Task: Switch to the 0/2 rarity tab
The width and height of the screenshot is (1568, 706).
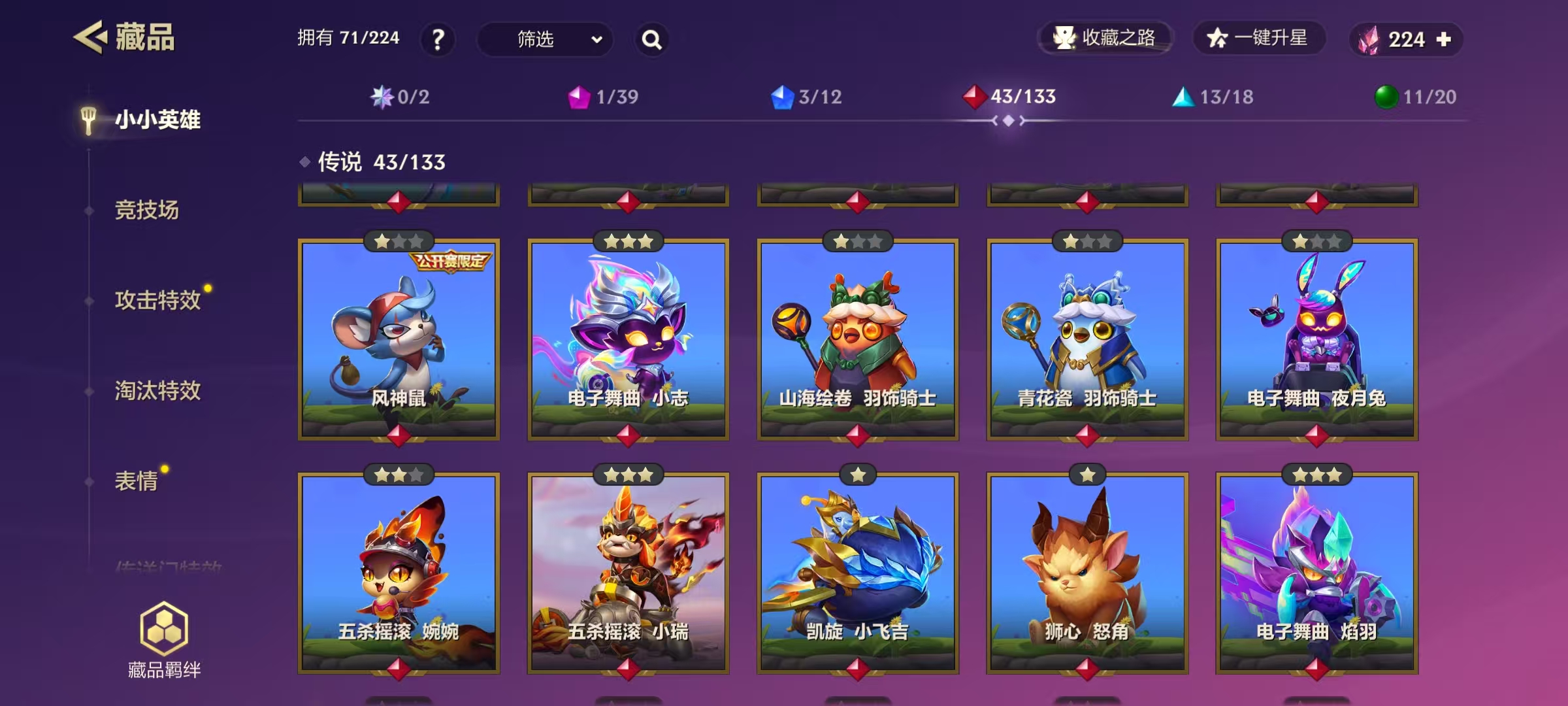Action: point(400,97)
